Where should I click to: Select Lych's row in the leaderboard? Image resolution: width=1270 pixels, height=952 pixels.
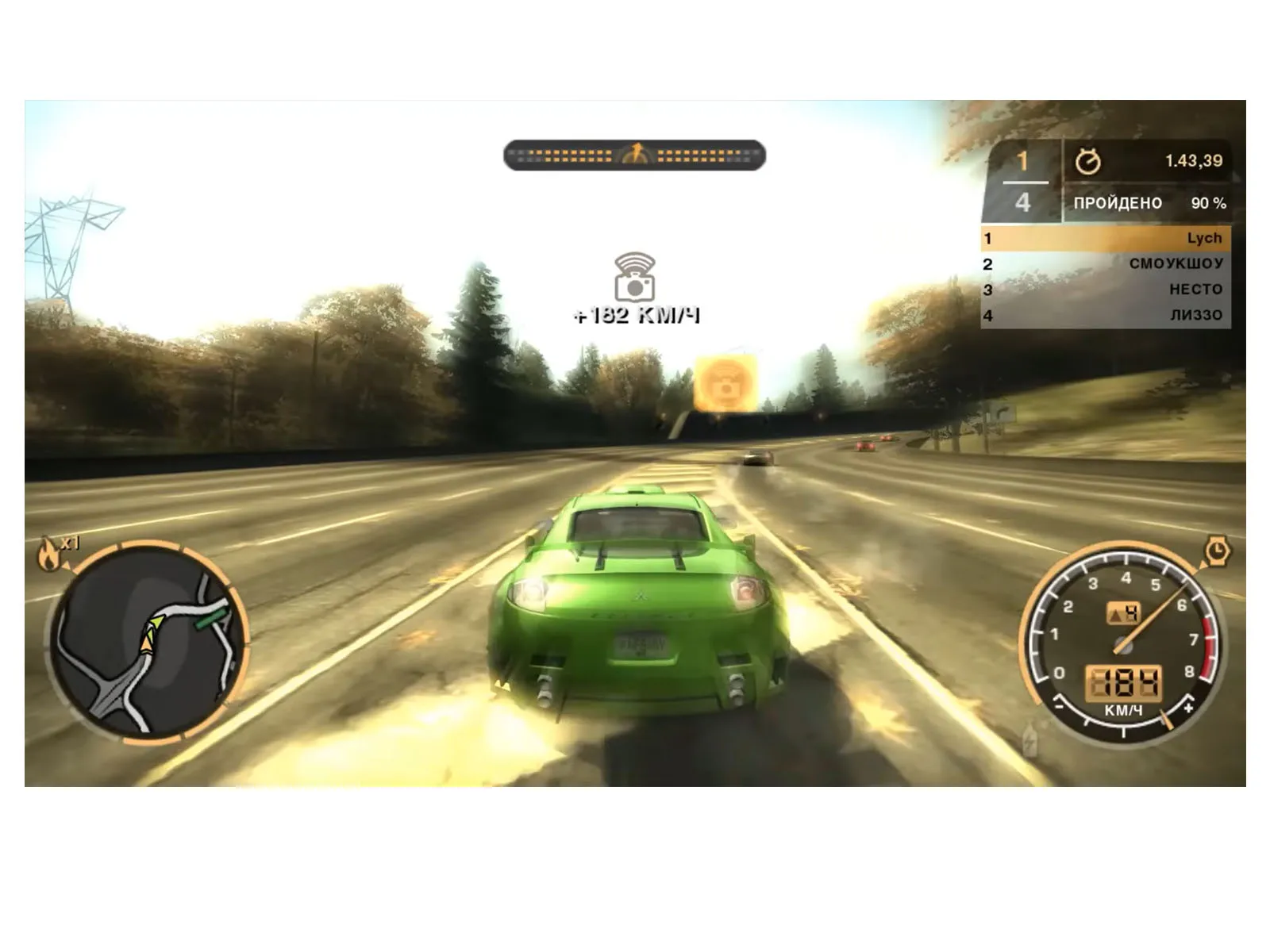(1106, 238)
